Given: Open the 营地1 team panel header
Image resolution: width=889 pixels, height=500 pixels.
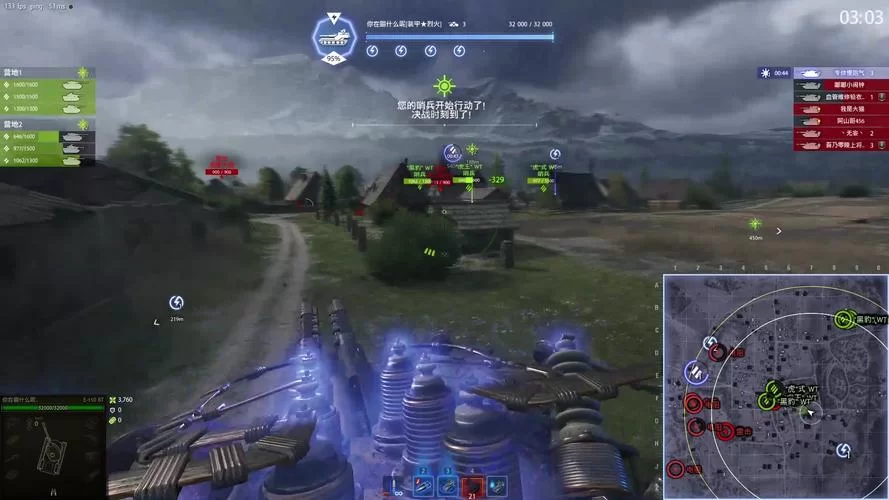Looking at the screenshot, I should 48,73.
